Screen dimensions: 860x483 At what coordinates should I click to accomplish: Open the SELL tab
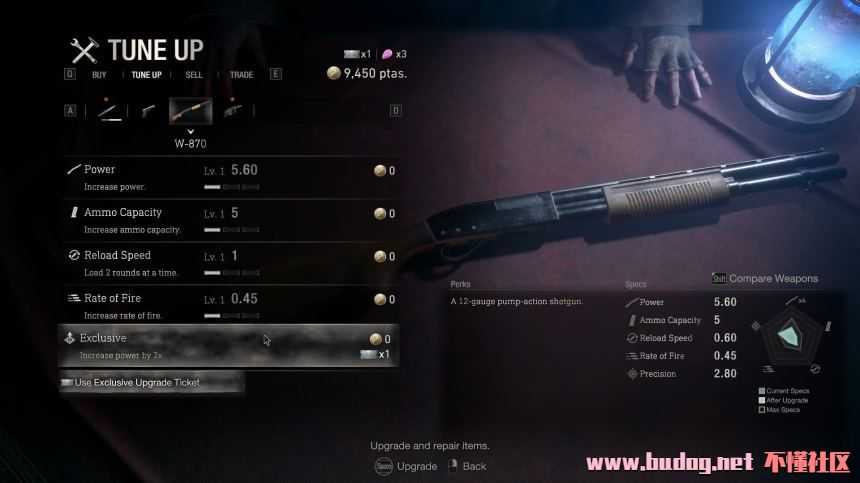point(194,74)
